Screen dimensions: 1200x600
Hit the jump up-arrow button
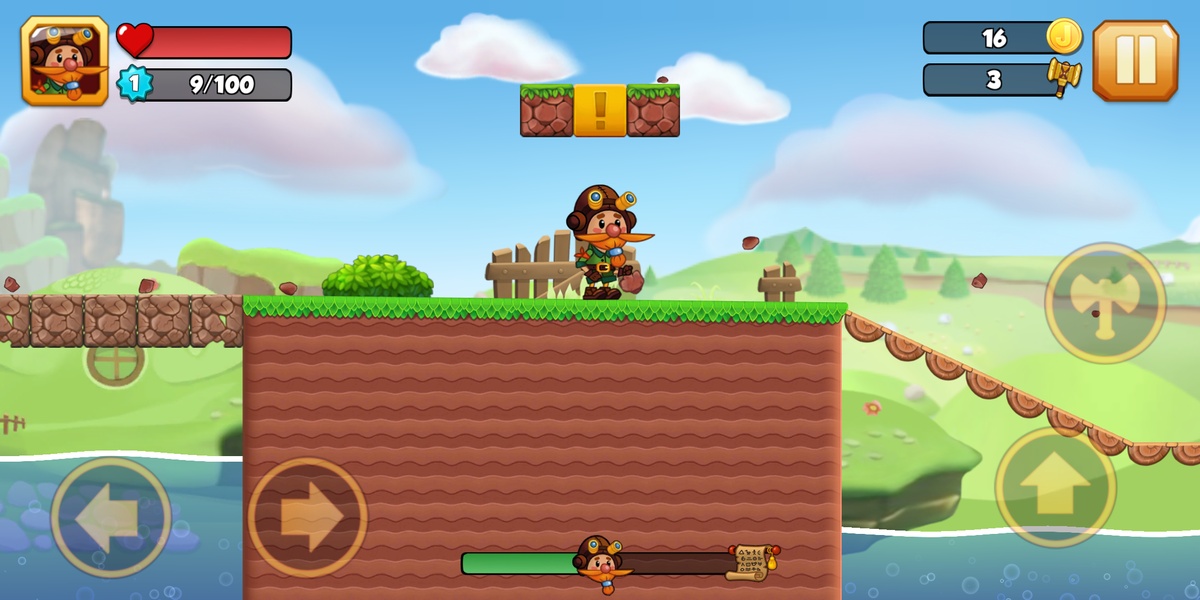1055,487
